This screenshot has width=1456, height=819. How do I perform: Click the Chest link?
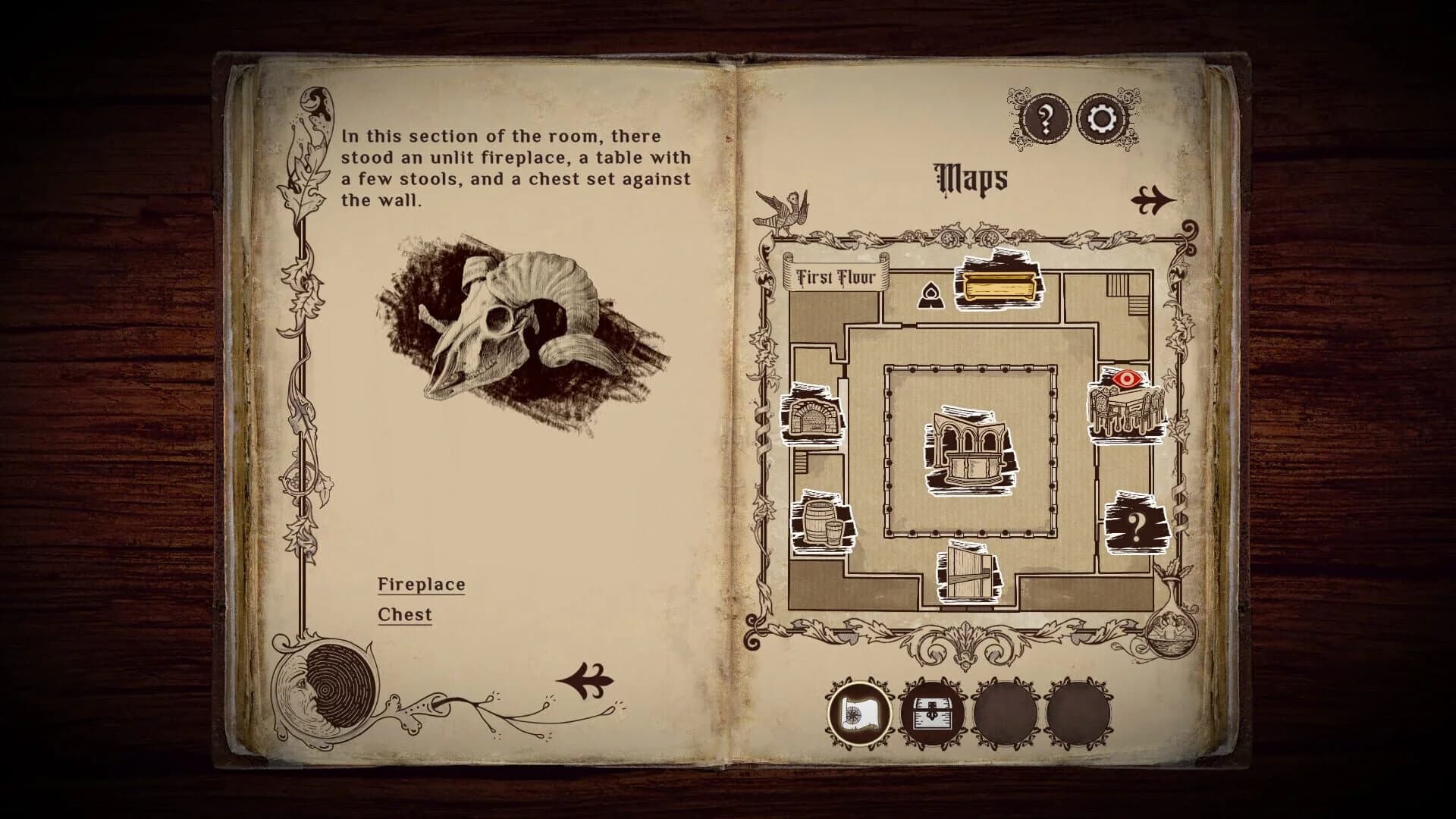point(405,614)
